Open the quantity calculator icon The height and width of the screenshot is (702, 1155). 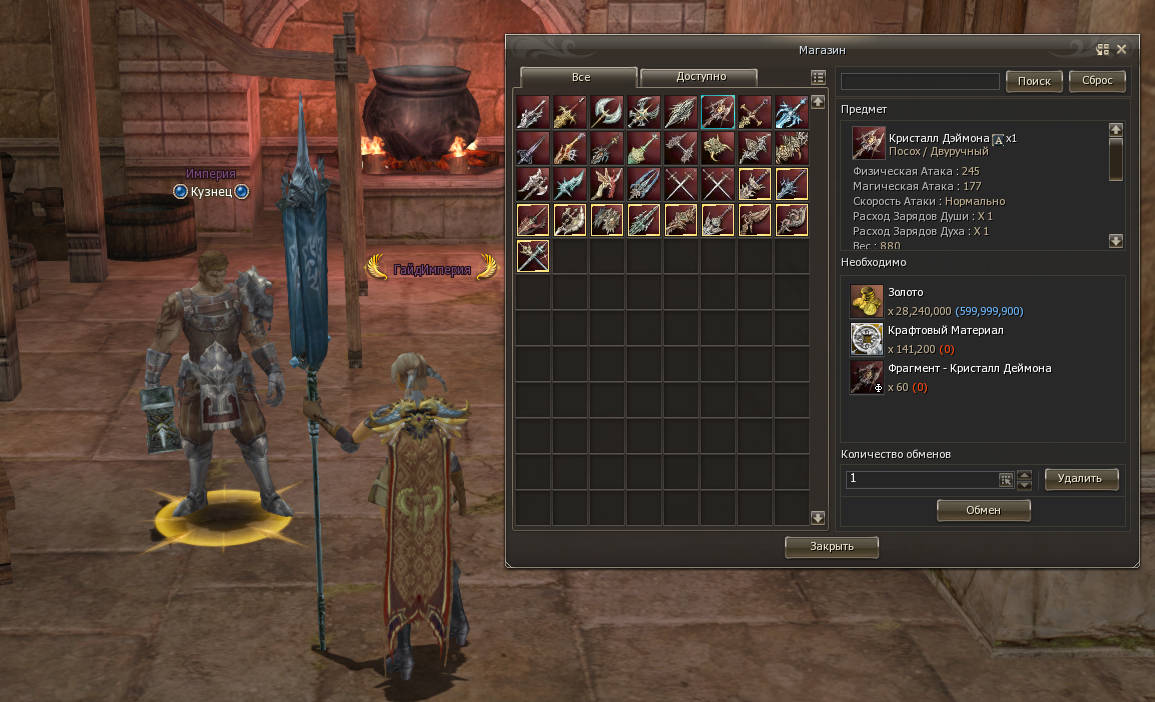click(1006, 480)
